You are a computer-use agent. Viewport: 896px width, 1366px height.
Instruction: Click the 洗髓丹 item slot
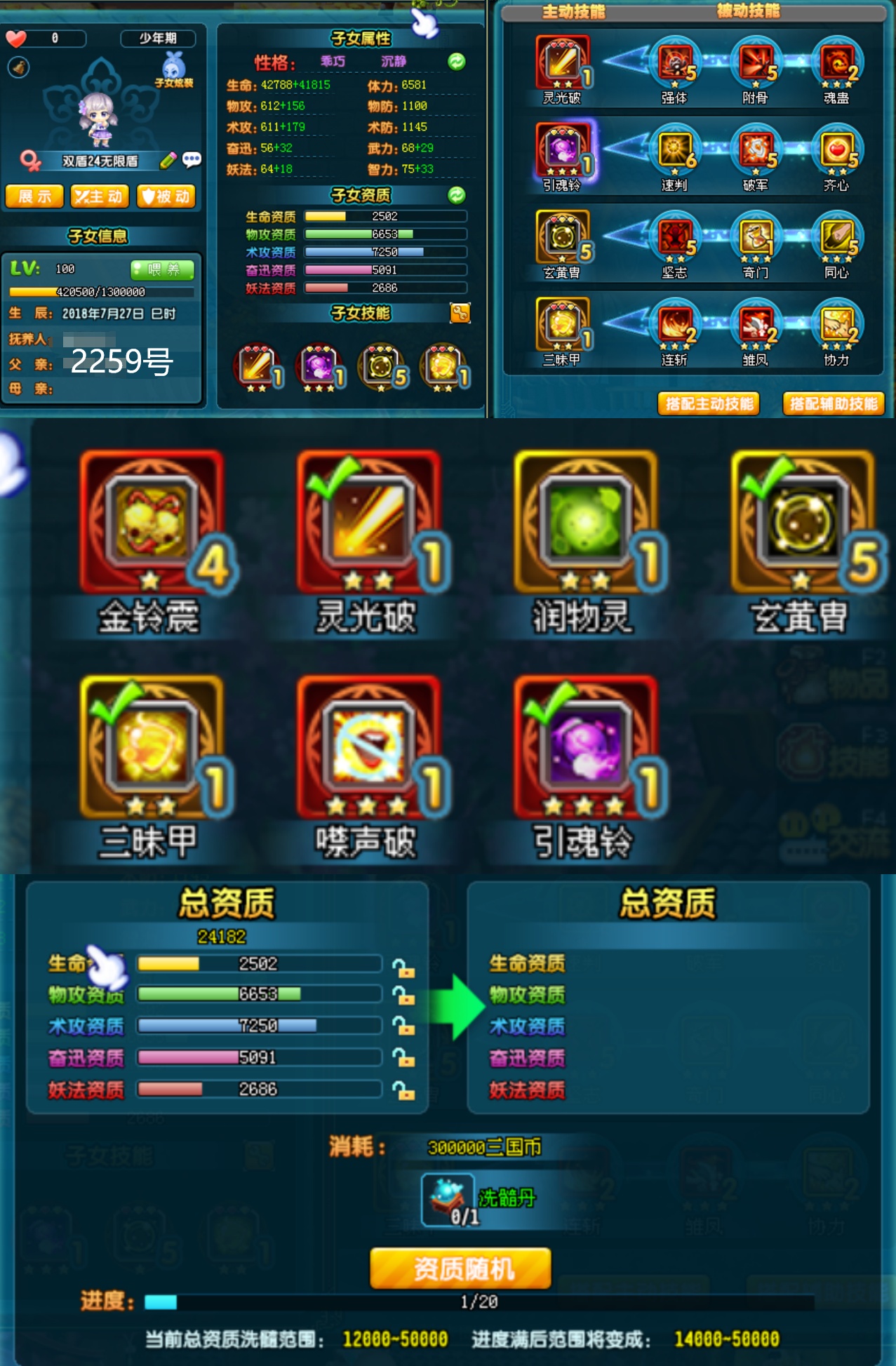click(x=447, y=1200)
